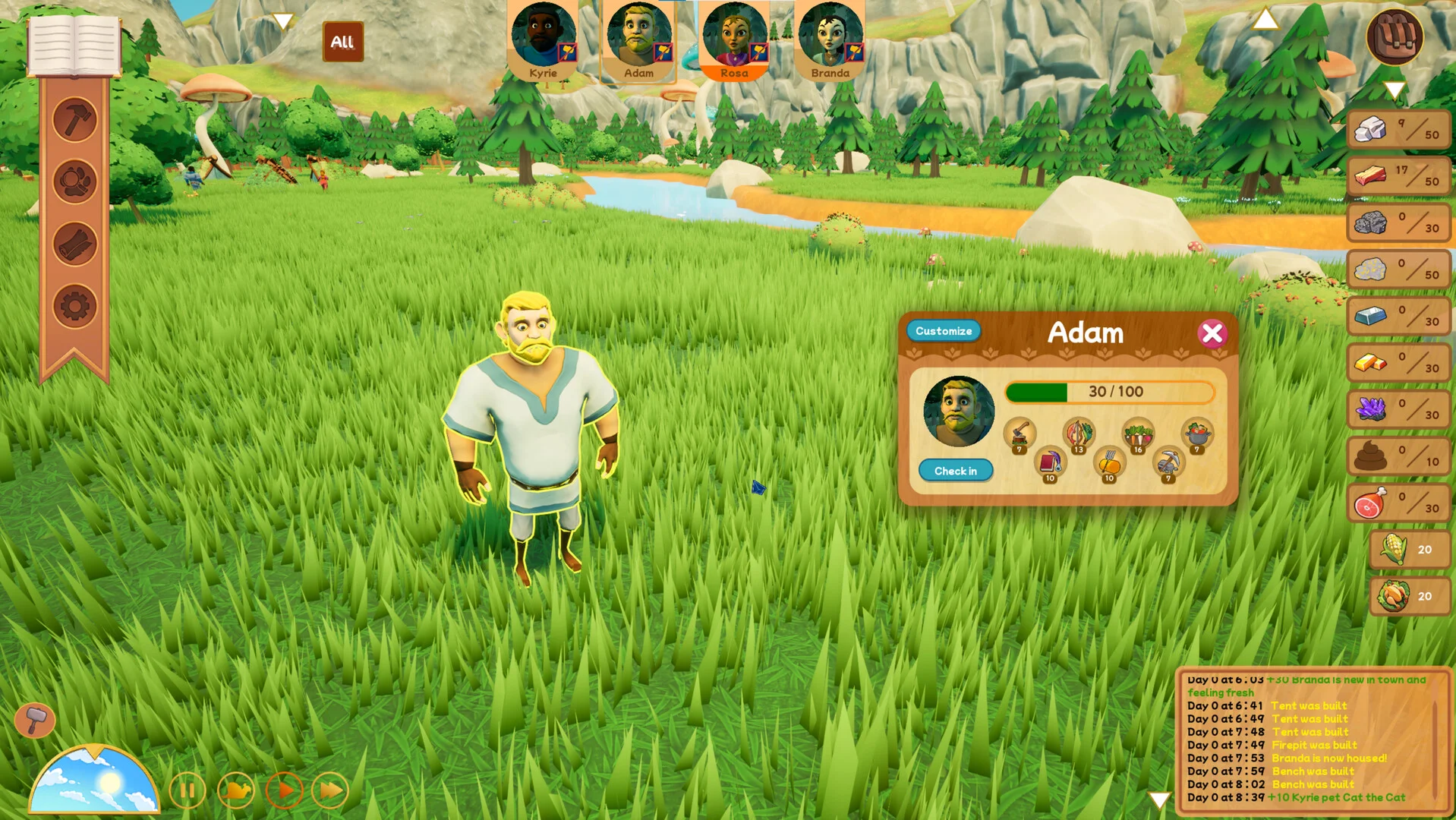Customize Adam's appearance
Image resolution: width=1456 pixels, height=820 pixels.
pyautogui.click(x=943, y=331)
